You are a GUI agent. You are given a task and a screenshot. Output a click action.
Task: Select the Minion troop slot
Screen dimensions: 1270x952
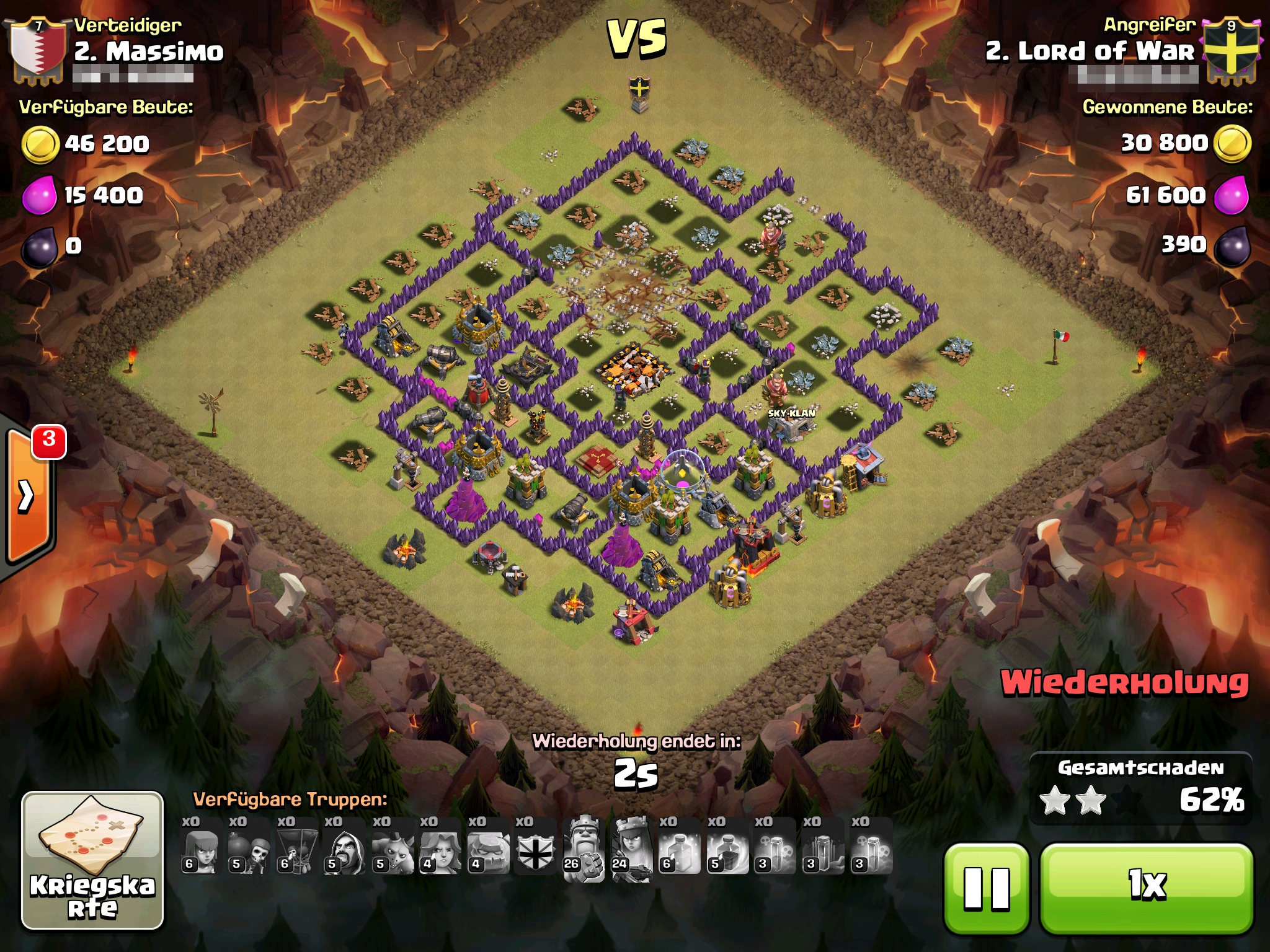point(392,847)
